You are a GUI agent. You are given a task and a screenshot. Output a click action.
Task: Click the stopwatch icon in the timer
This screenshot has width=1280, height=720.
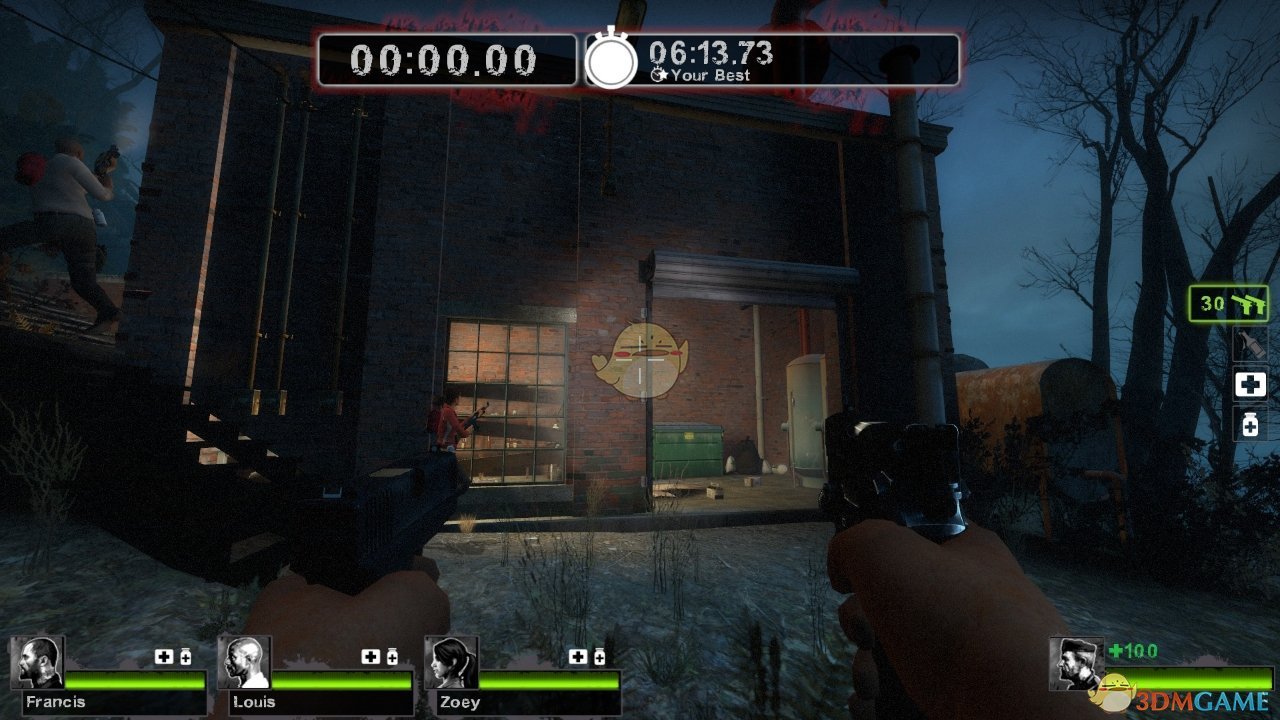click(610, 60)
